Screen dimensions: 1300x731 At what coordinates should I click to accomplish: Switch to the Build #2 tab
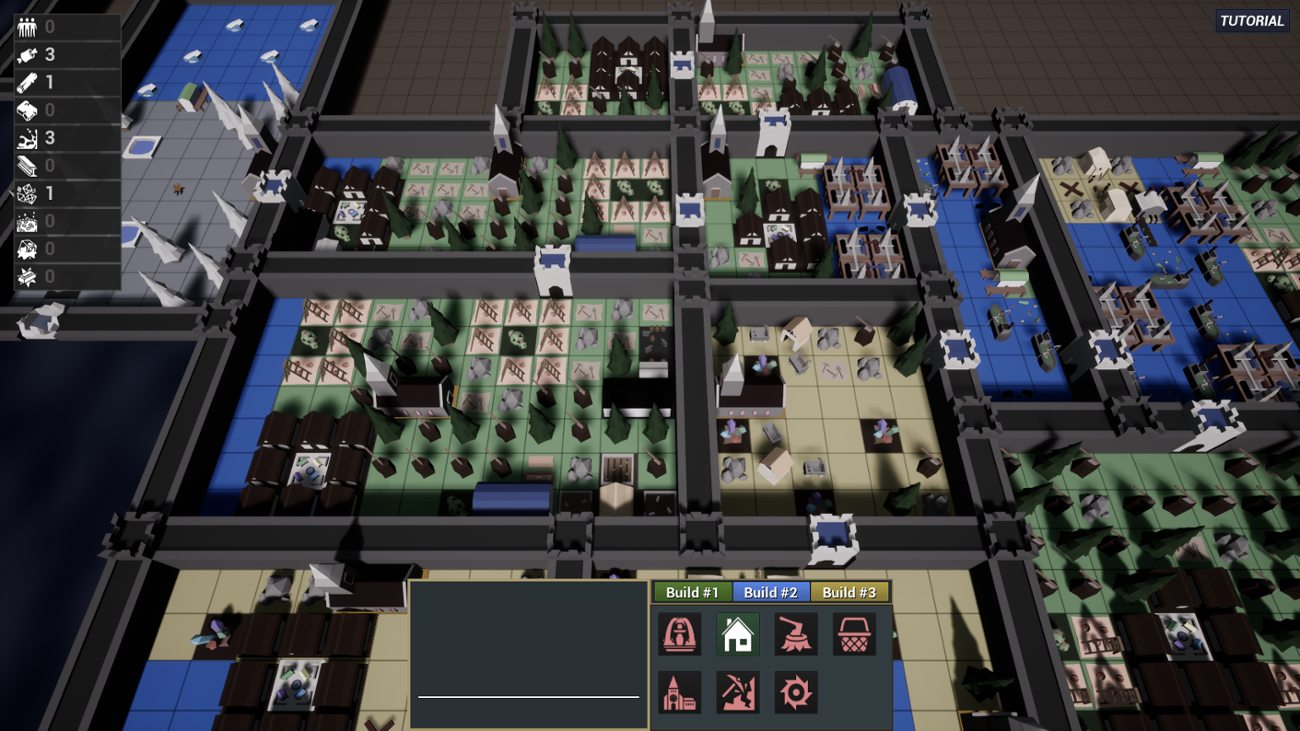[772, 591]
